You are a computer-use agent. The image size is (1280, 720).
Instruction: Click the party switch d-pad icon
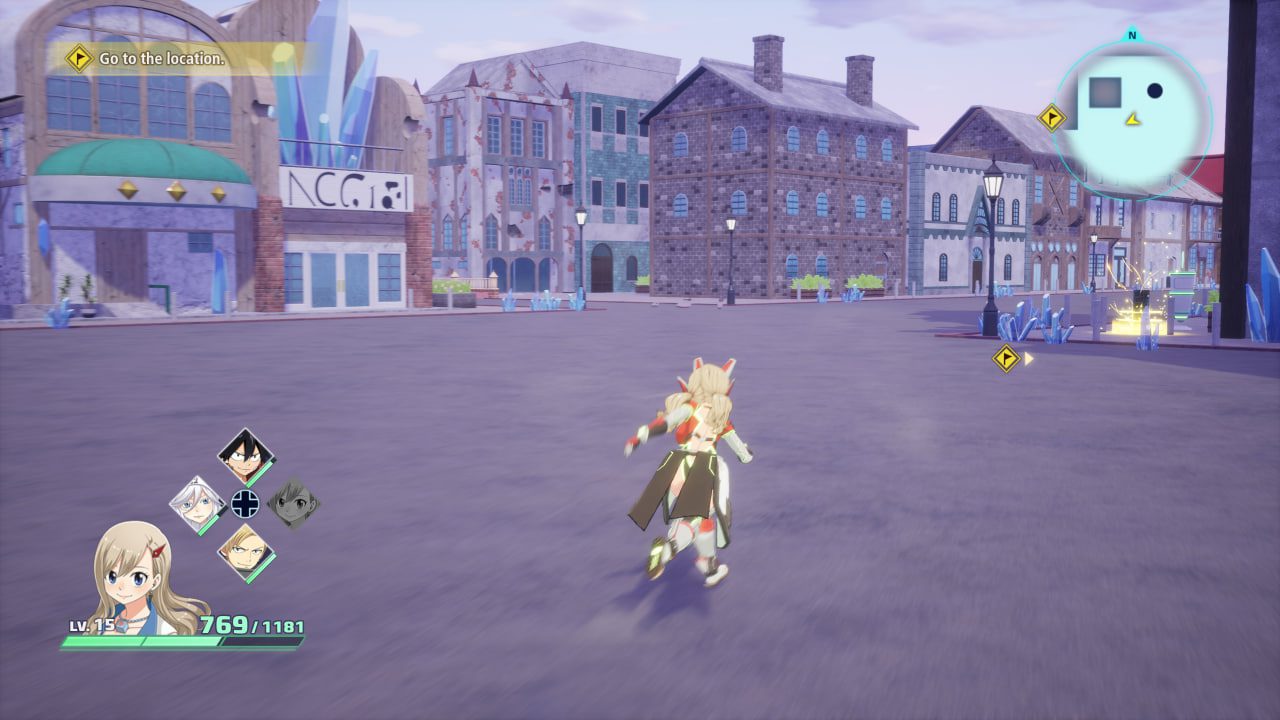click(245, 503)
